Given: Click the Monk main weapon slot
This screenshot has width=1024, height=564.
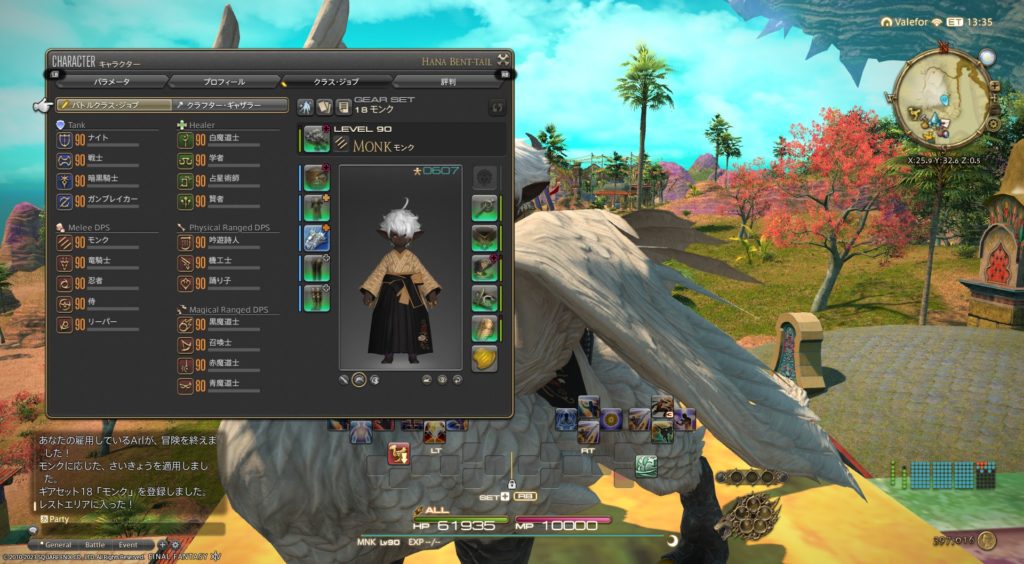Looking at the screenshot, I should tap(317, 138).
